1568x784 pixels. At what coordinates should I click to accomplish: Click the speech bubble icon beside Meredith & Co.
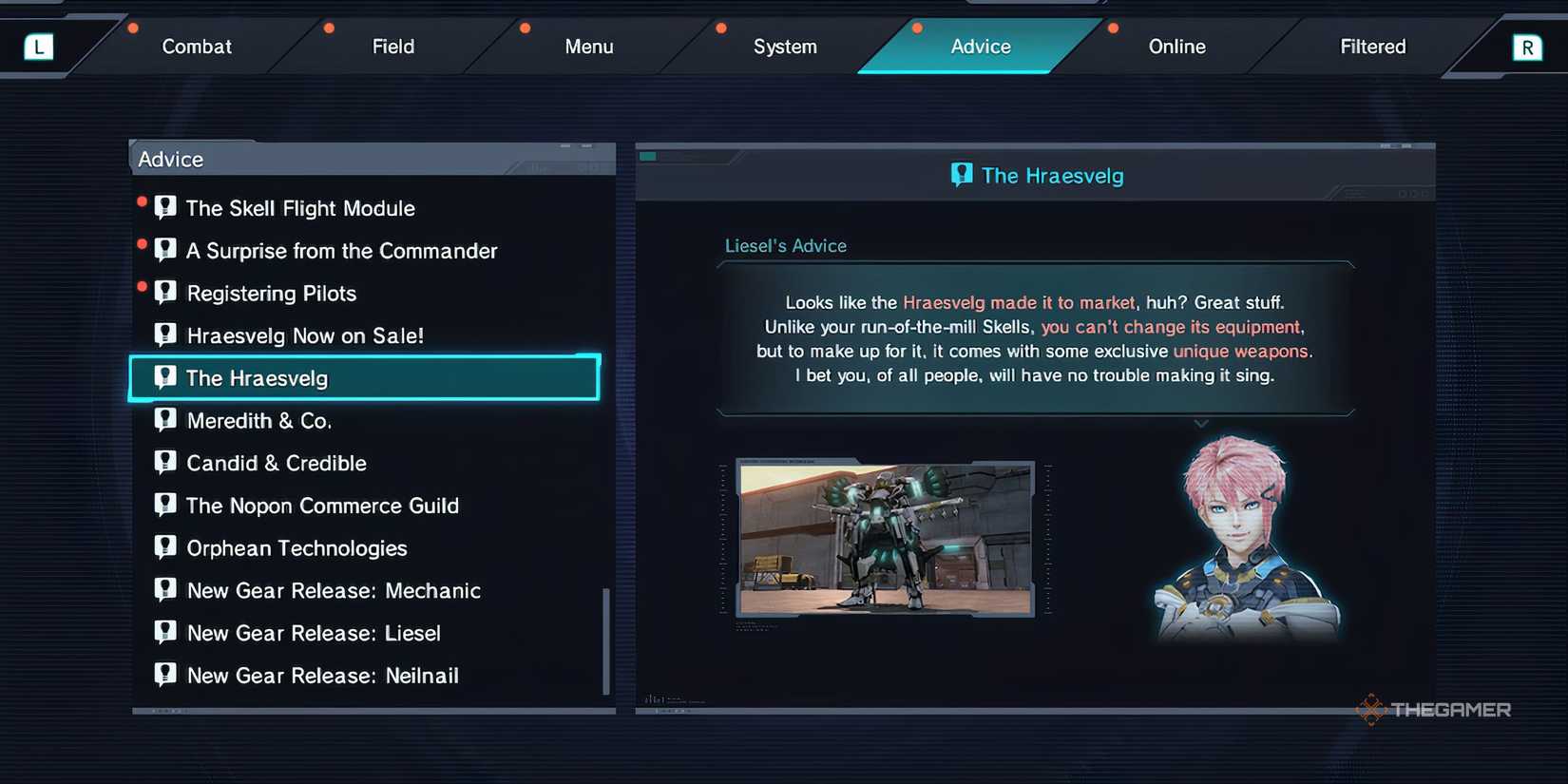[x=165, y=419]
